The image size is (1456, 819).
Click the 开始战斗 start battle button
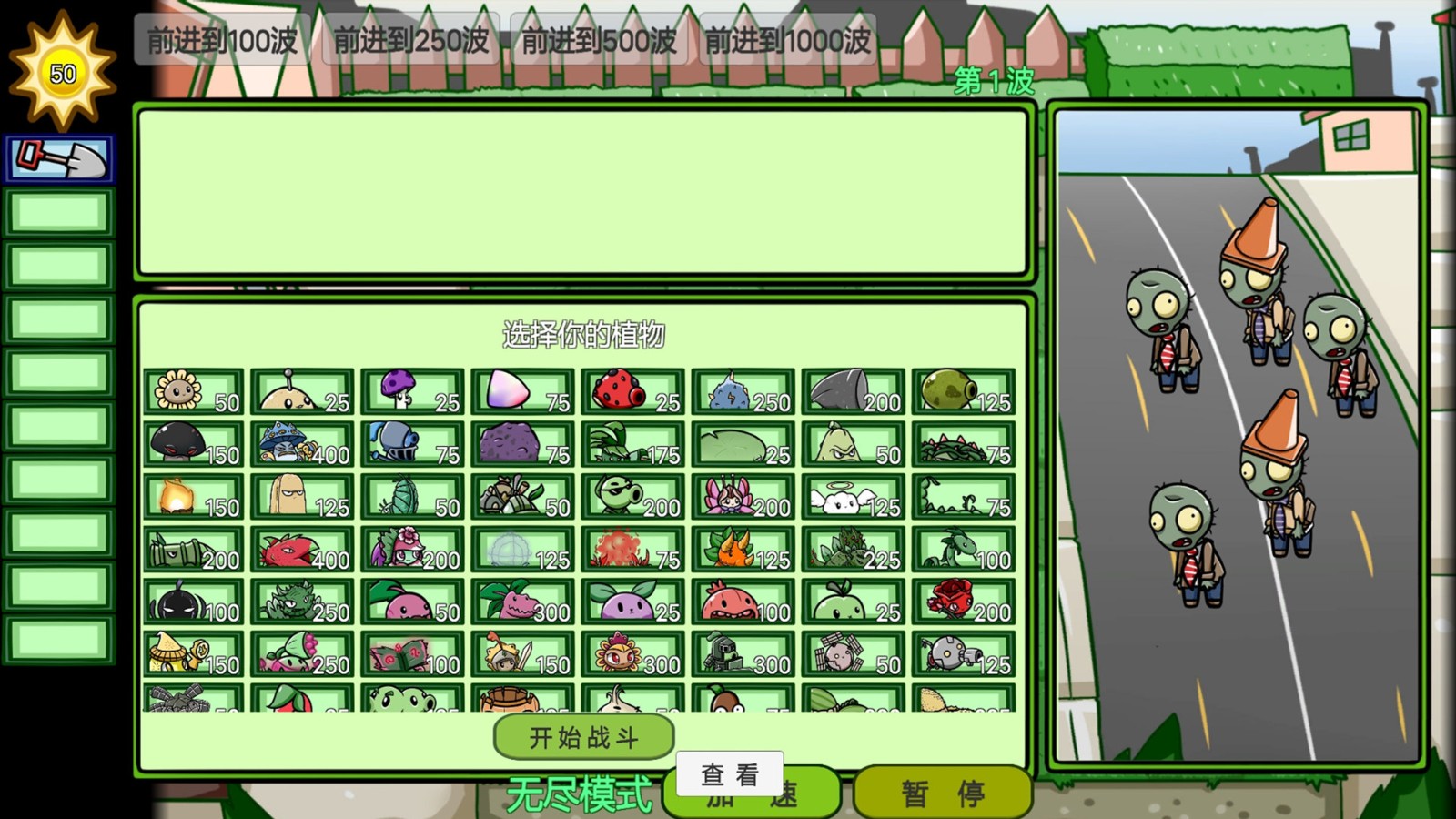tap(583, 736)
